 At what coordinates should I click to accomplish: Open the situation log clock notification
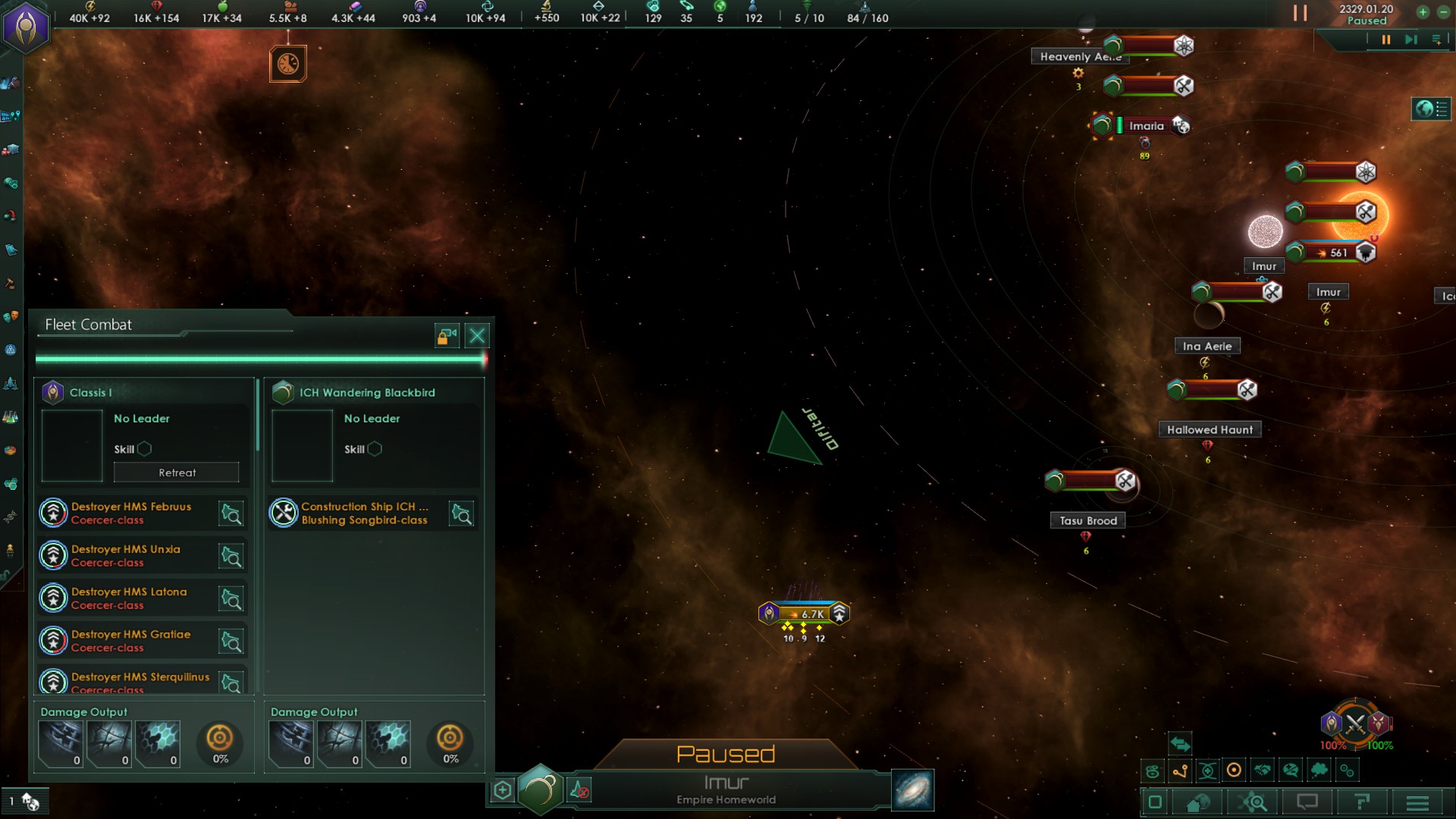288,64
